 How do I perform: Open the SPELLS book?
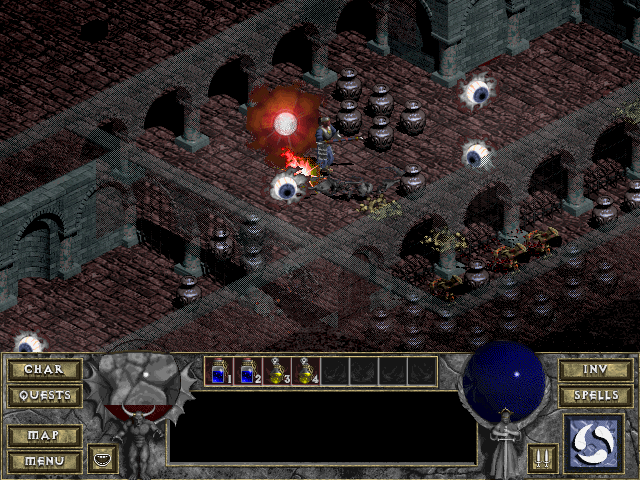pos(595,396)
